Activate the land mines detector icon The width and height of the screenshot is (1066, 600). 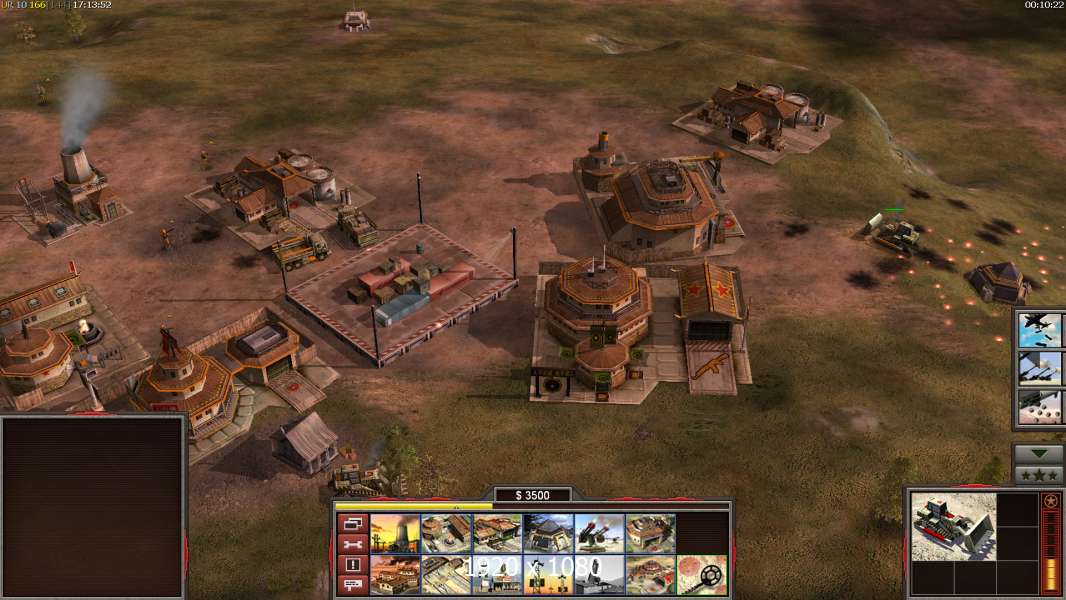pos(701,574)
